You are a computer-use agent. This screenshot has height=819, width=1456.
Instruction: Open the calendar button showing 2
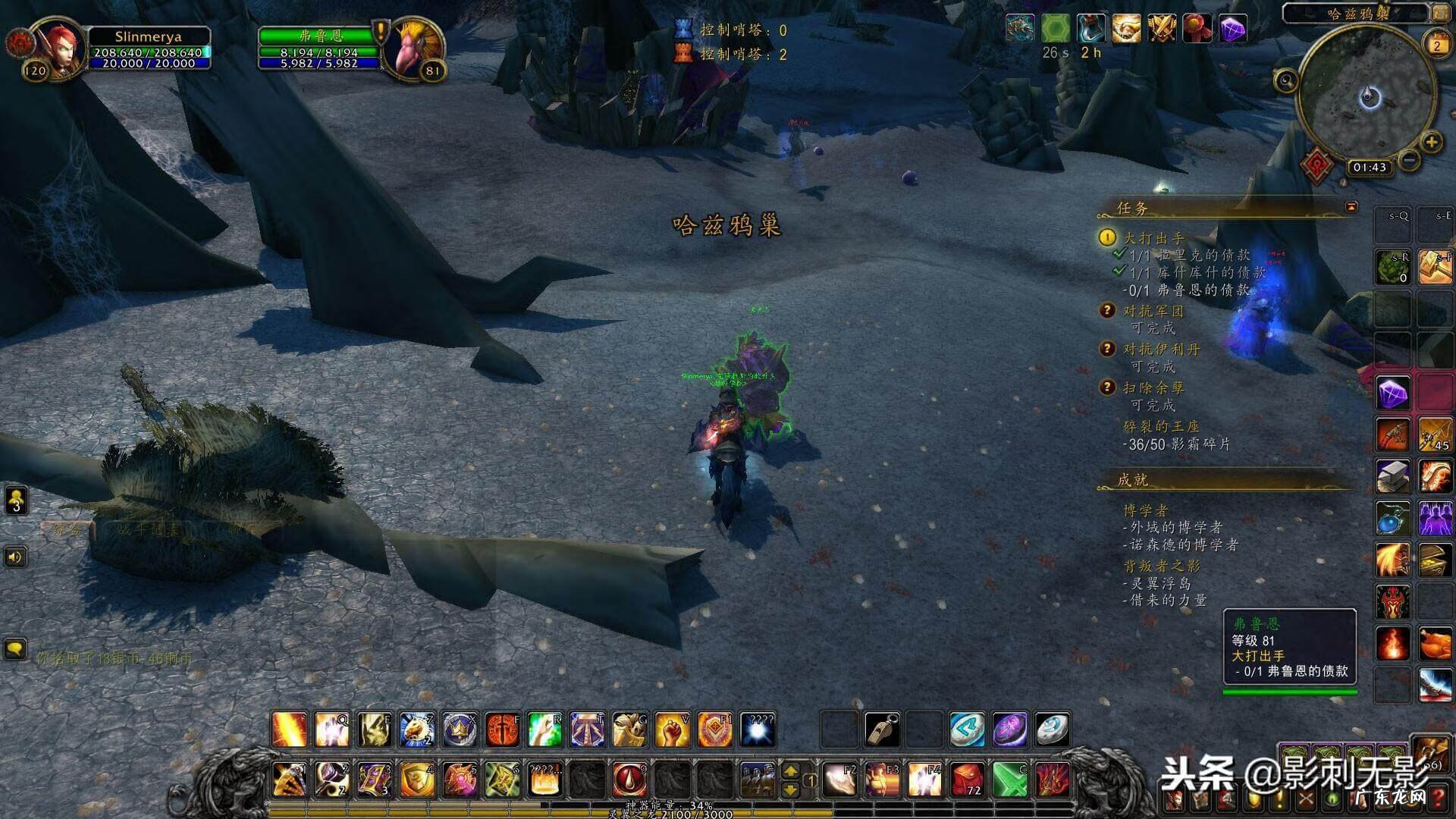coord(1436,45)
